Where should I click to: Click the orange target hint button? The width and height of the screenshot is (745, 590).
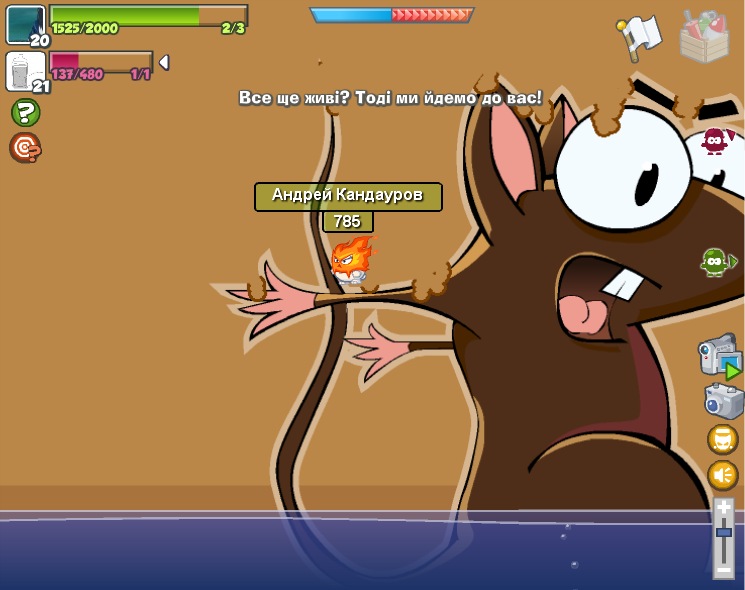coord(25,148)
